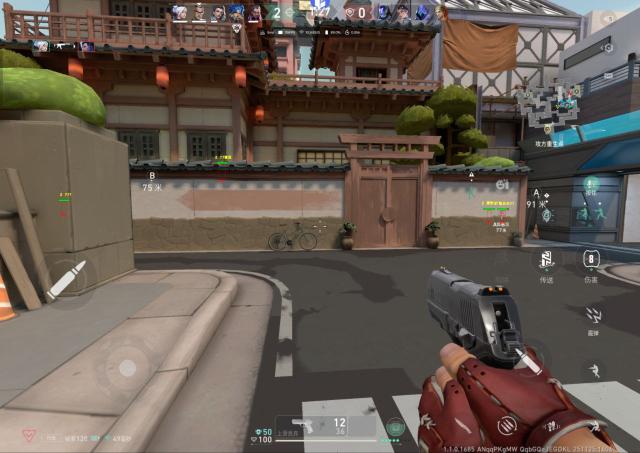Touch the virtual movement joystick
This screenshot has height=453, width=640.
pos(127,367)
